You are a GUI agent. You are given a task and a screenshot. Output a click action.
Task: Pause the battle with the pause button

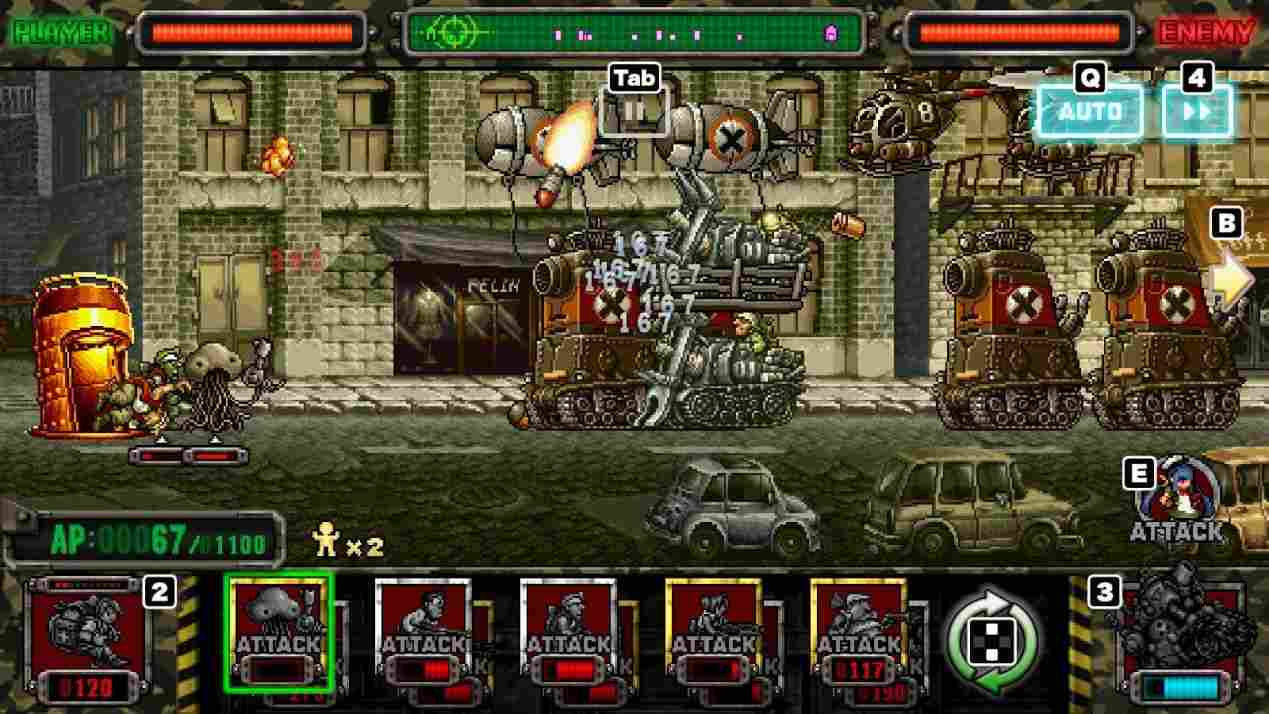(634, 111)
